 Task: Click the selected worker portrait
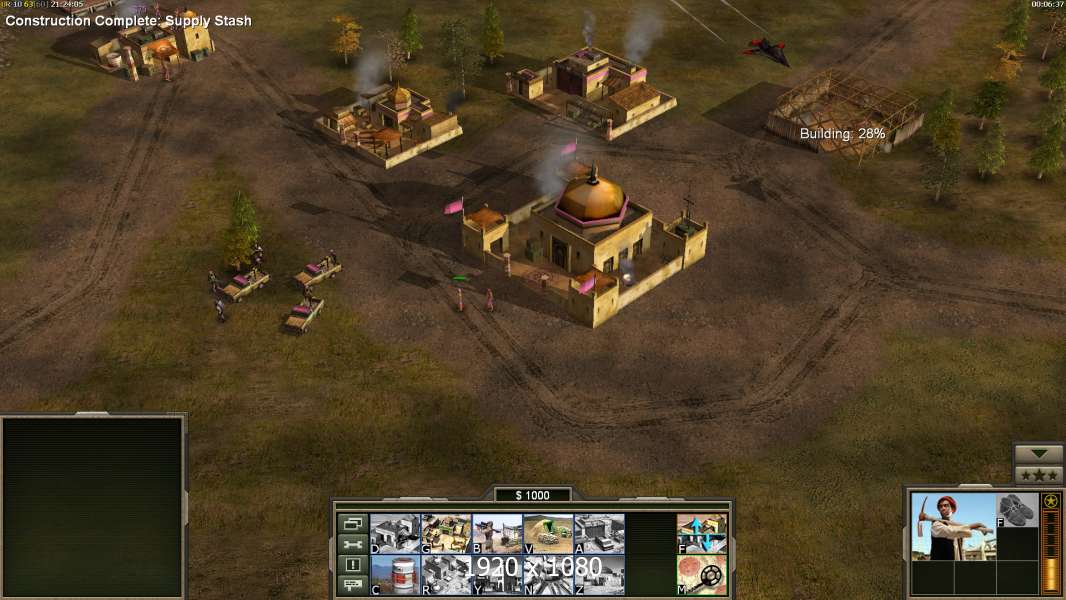click(953, 526)
